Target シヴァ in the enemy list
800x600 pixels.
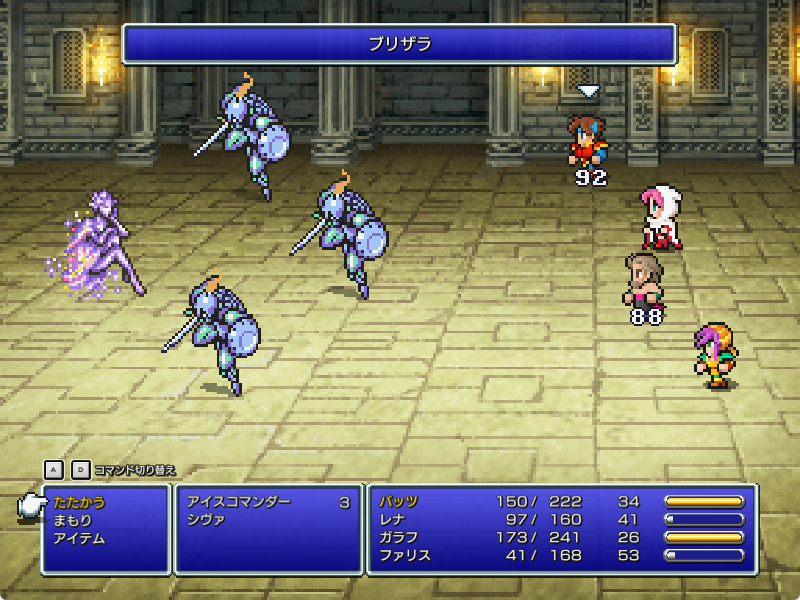coord(207,520)
